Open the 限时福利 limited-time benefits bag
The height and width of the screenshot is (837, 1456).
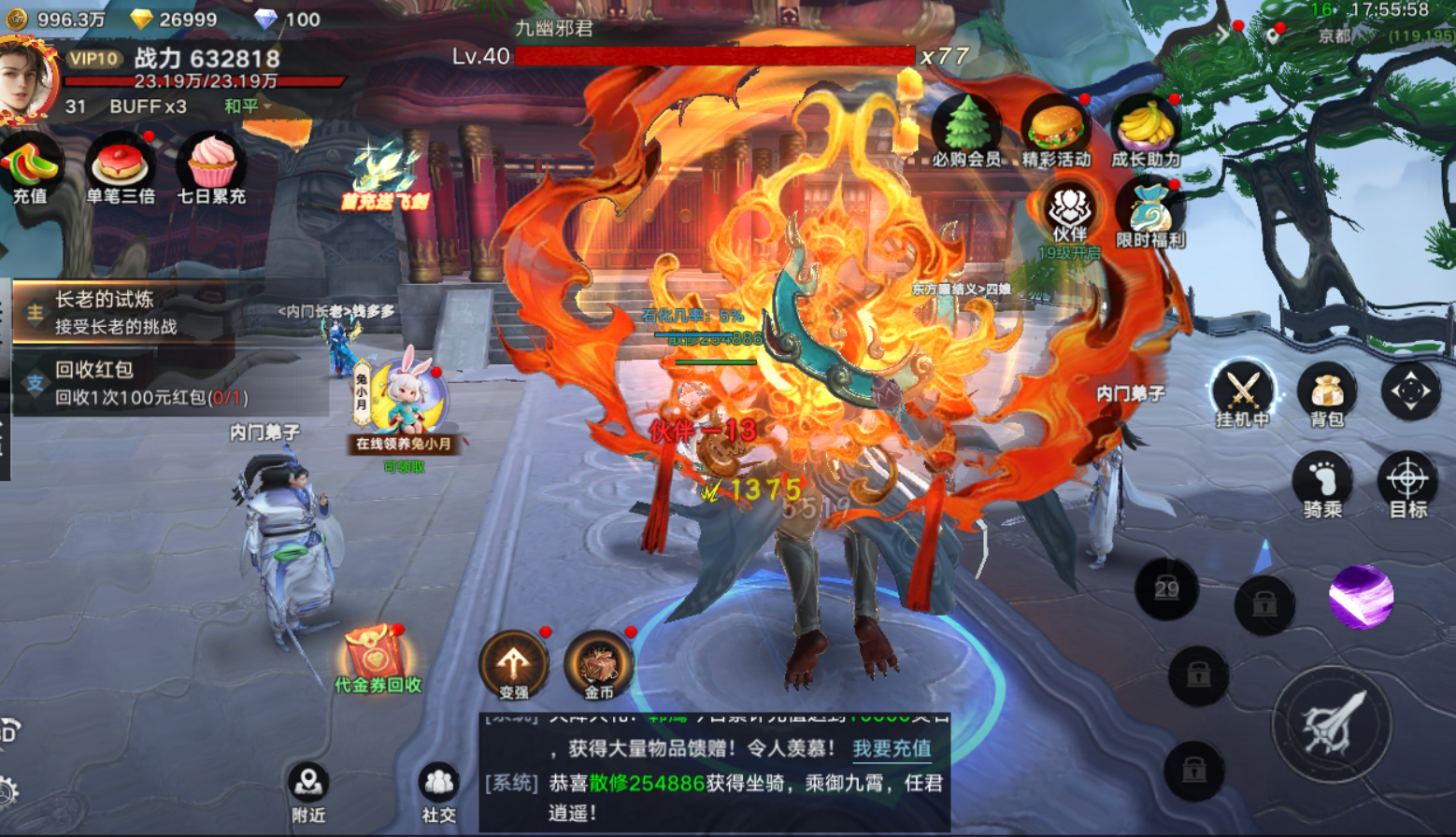(x=1150, y=213)
